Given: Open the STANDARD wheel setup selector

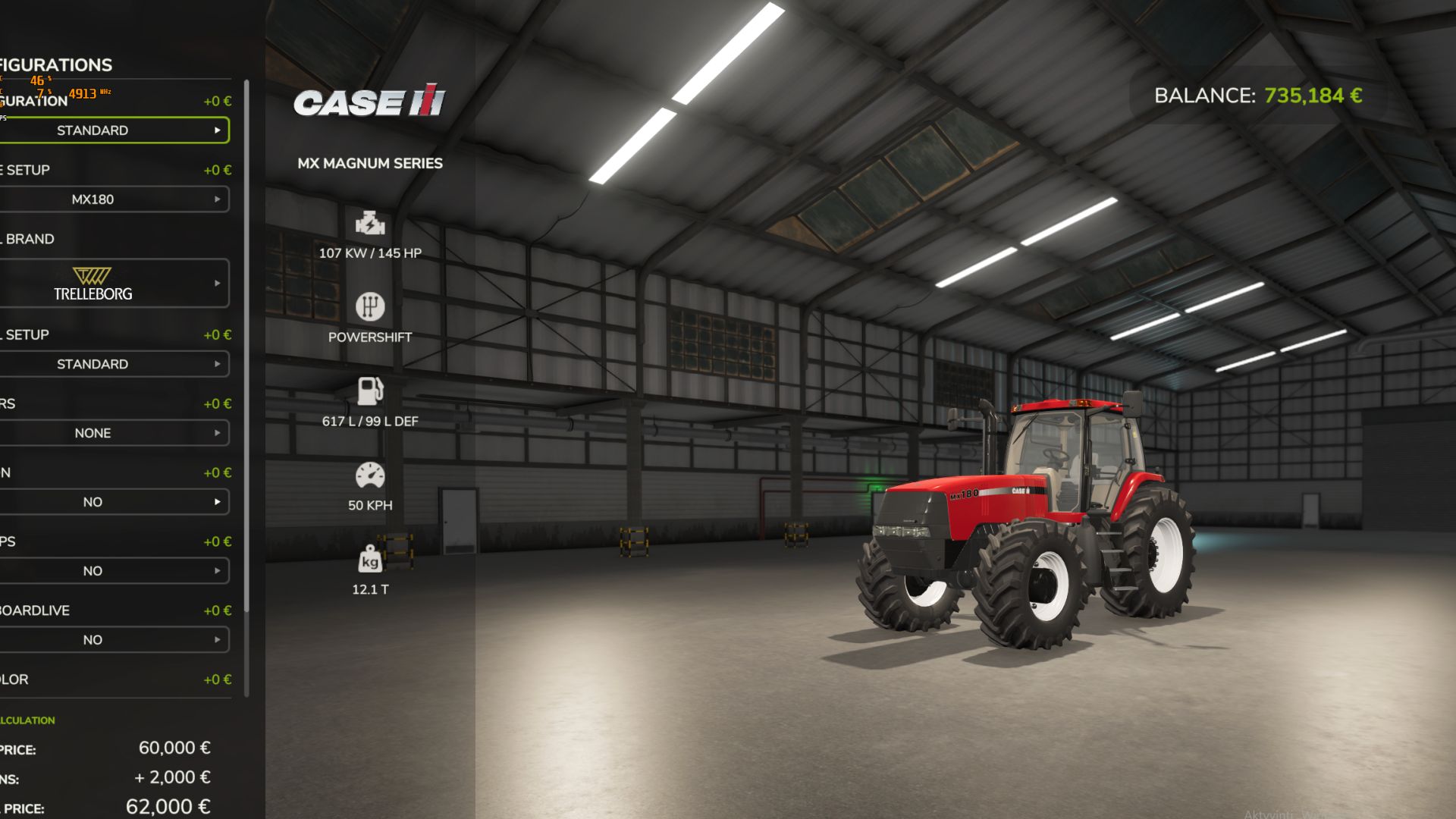Looking at the screenshot, I should (114, 364).
